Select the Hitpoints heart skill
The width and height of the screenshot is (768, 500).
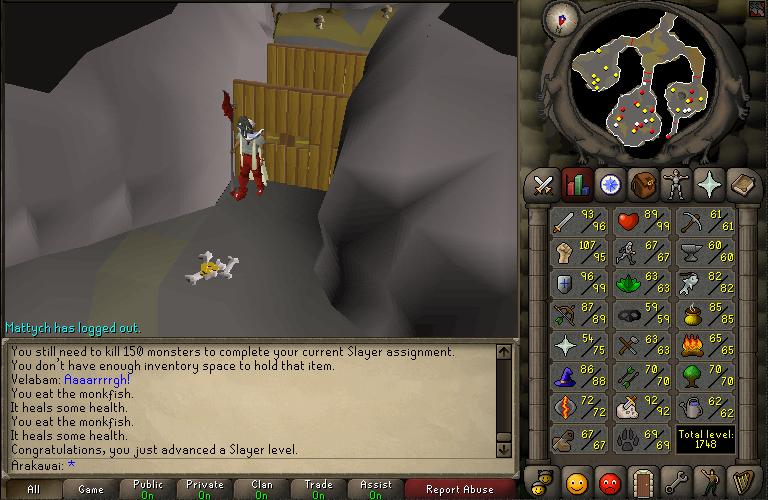pyautogui.click(x=642, y=221)
